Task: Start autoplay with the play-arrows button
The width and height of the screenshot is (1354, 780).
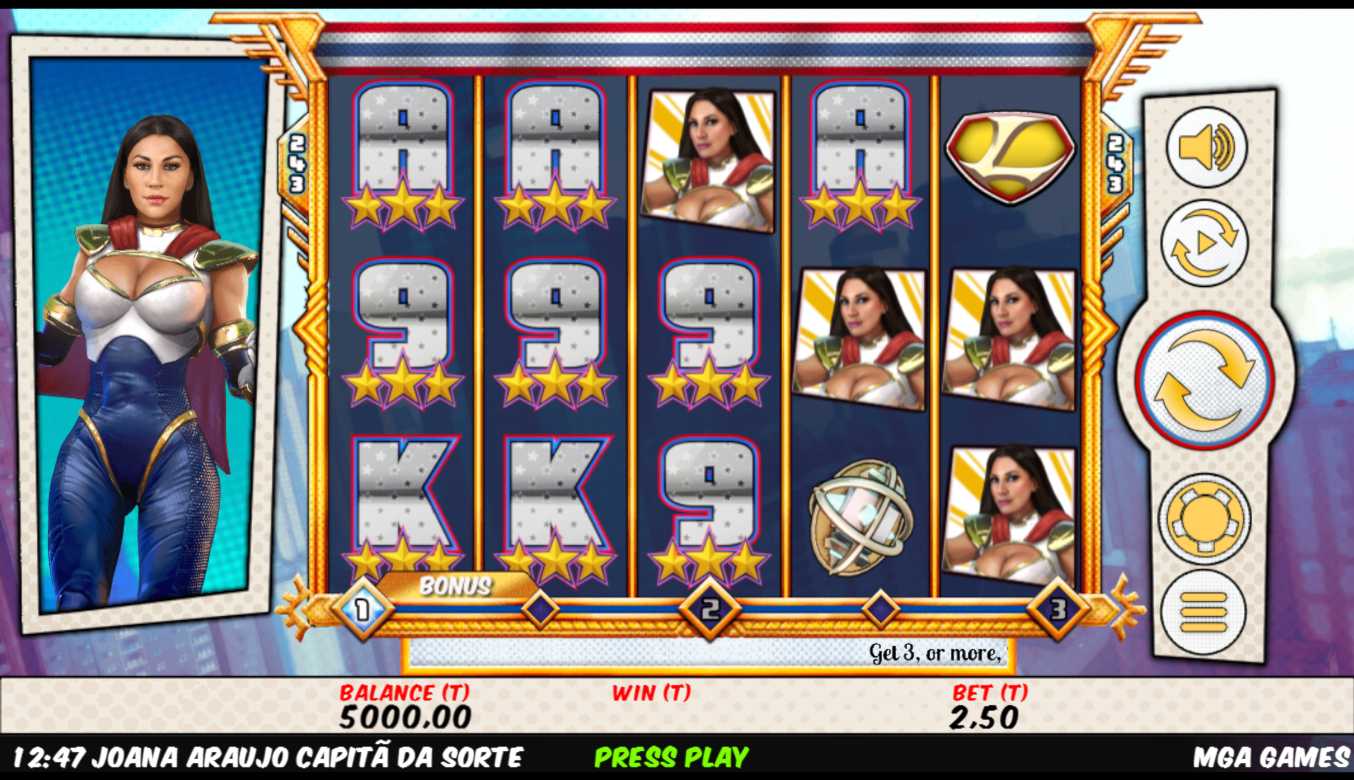Action: tap(1204, 243)
